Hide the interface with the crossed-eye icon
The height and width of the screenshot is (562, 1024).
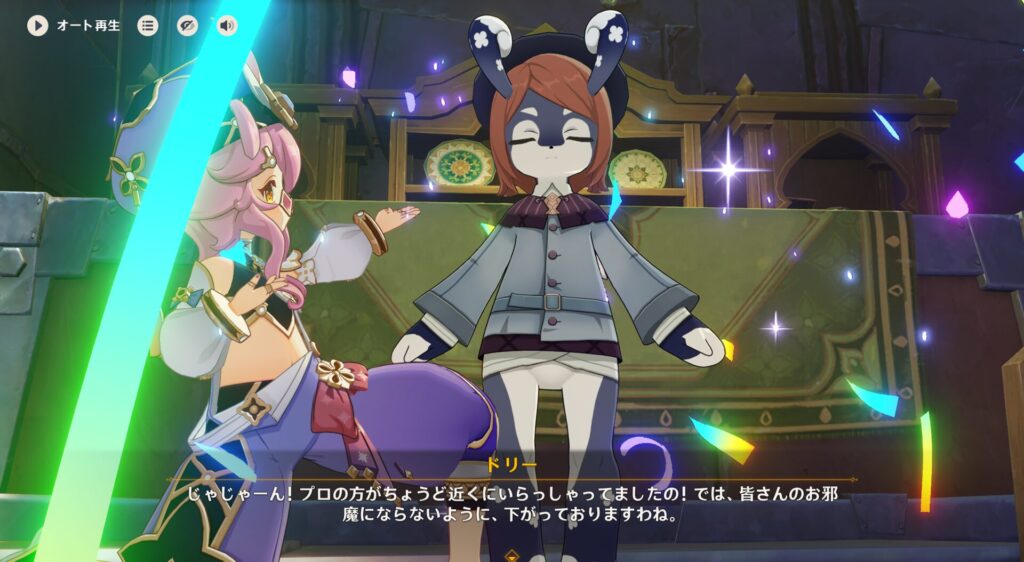pos(188,26)
